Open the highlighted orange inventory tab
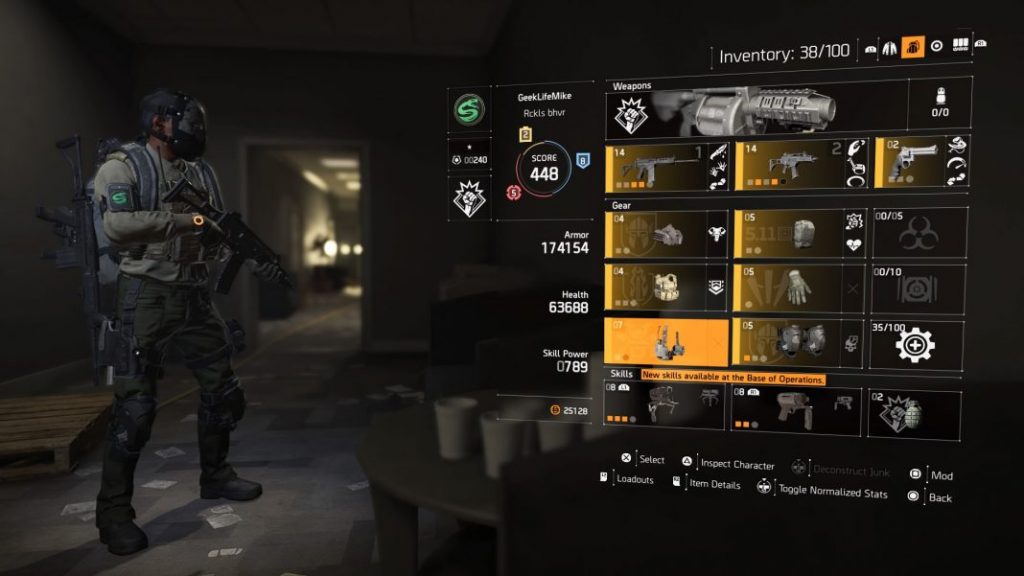The height and width of the screenshot is (576, 1024). 912,46
